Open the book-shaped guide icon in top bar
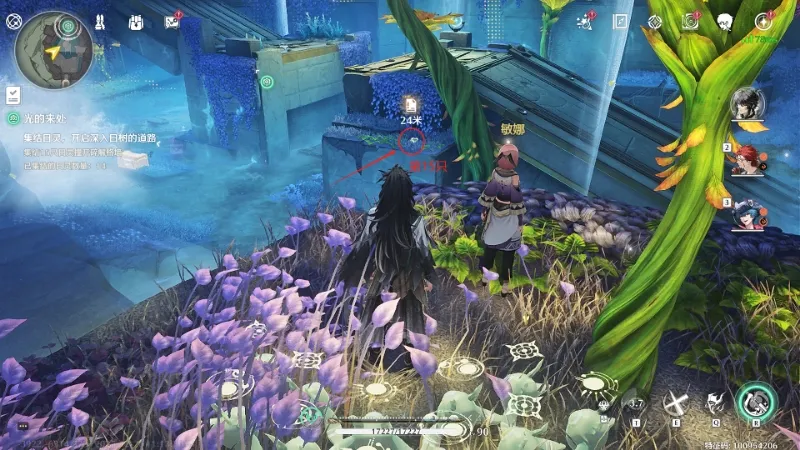Image resolution: width=800 pixels, height=450 pixels. [620, 22]
